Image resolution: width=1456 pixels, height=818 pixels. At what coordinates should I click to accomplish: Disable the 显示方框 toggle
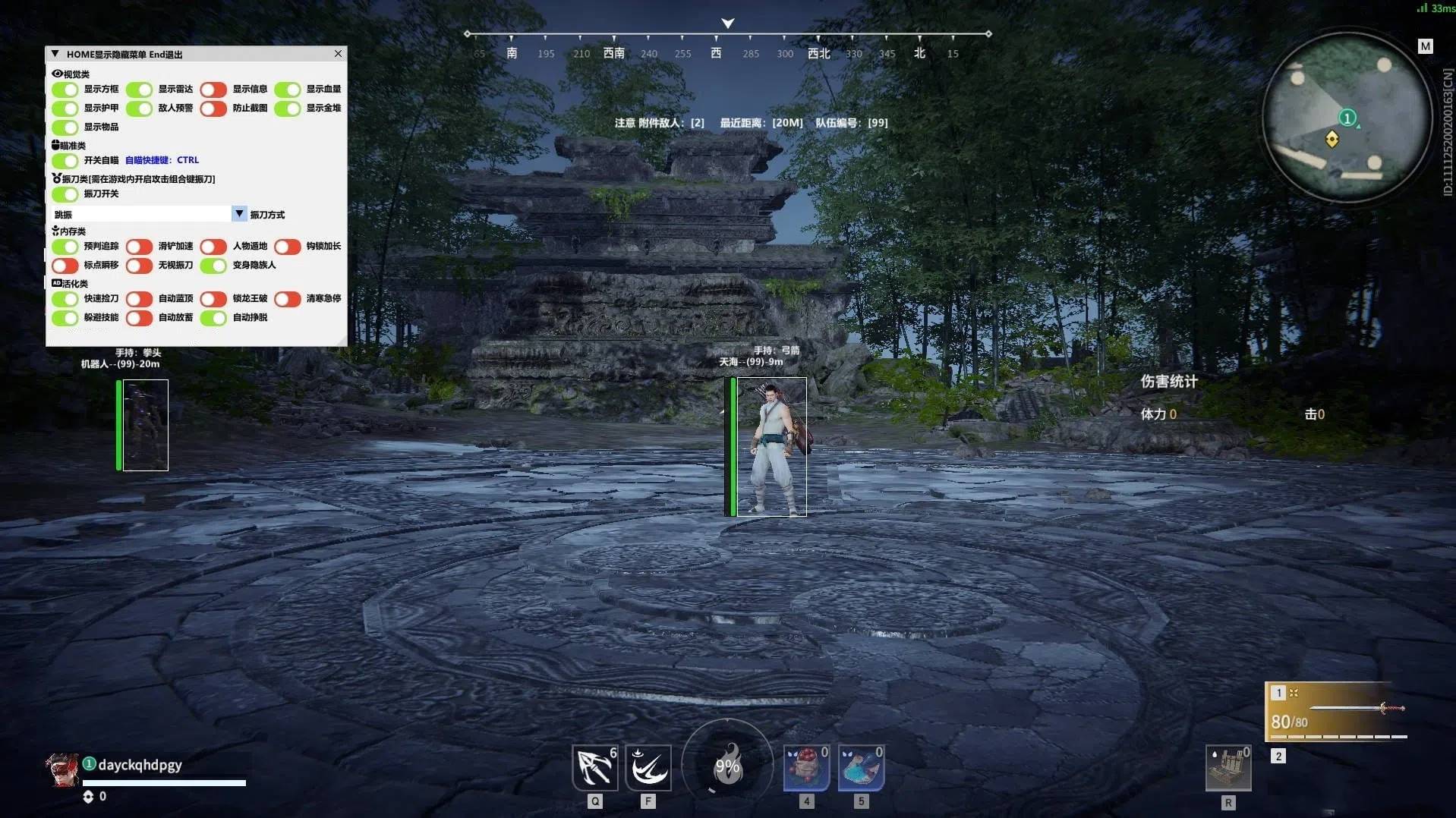point(65,89)
